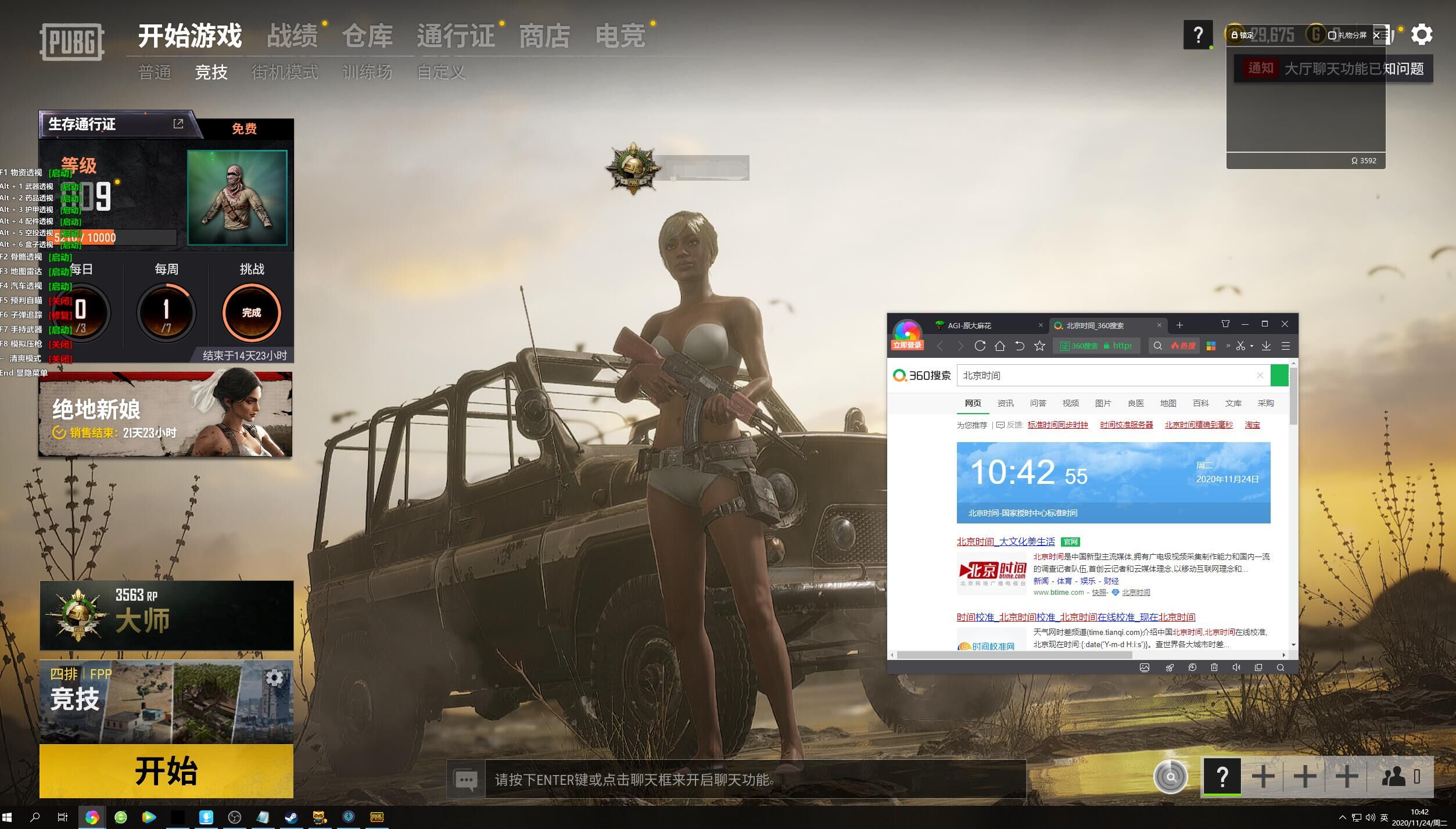Choose the 自定义 custom match option
The width and height of the screenshot is (1456, 829).
pos(441,73)
